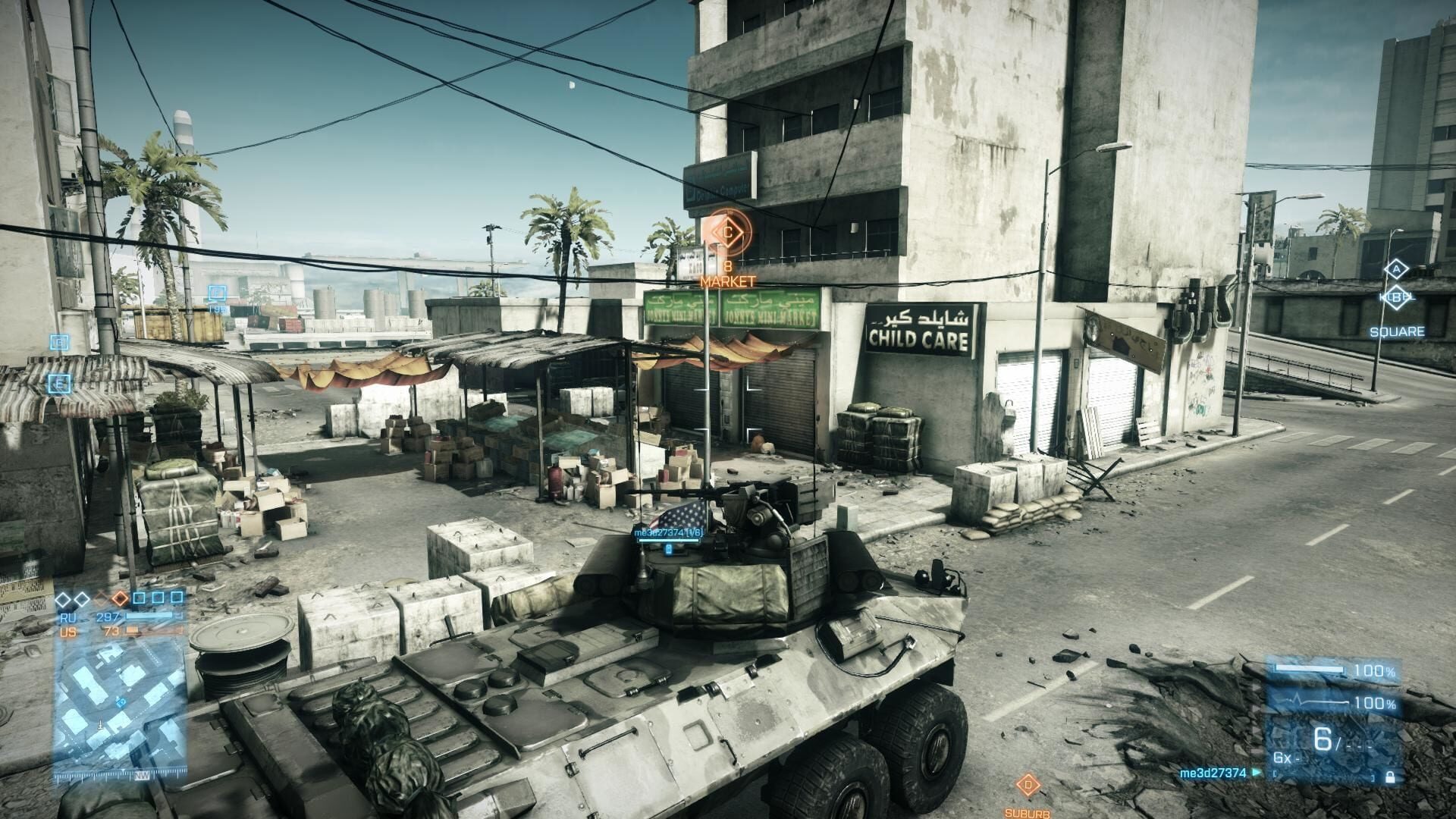1456x819 pixels.
Task: Toggle the first blue squad slot square
Action: coord(139,598)
